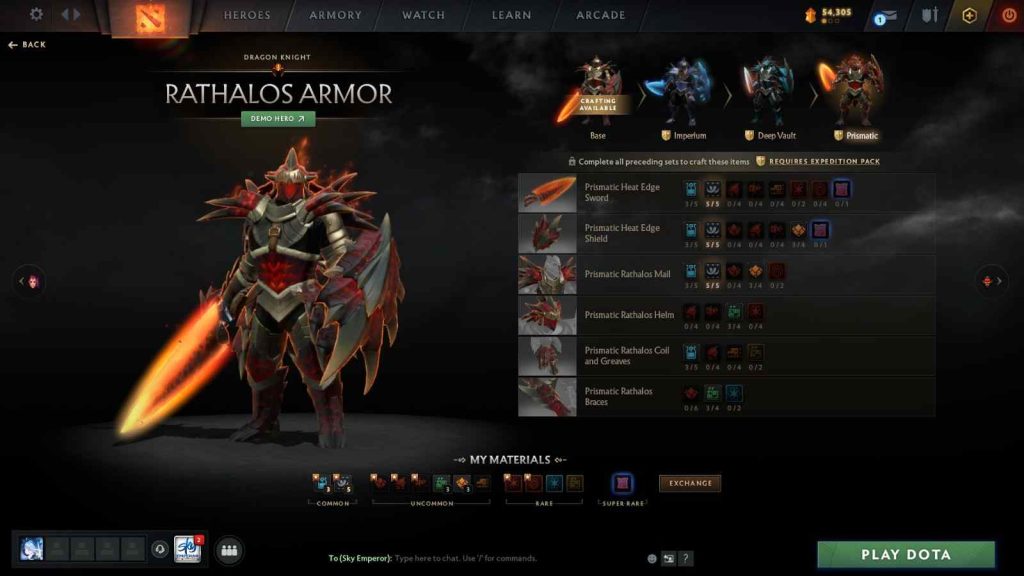
Task: Switch to the Watch section
Action: coord(423,15)
